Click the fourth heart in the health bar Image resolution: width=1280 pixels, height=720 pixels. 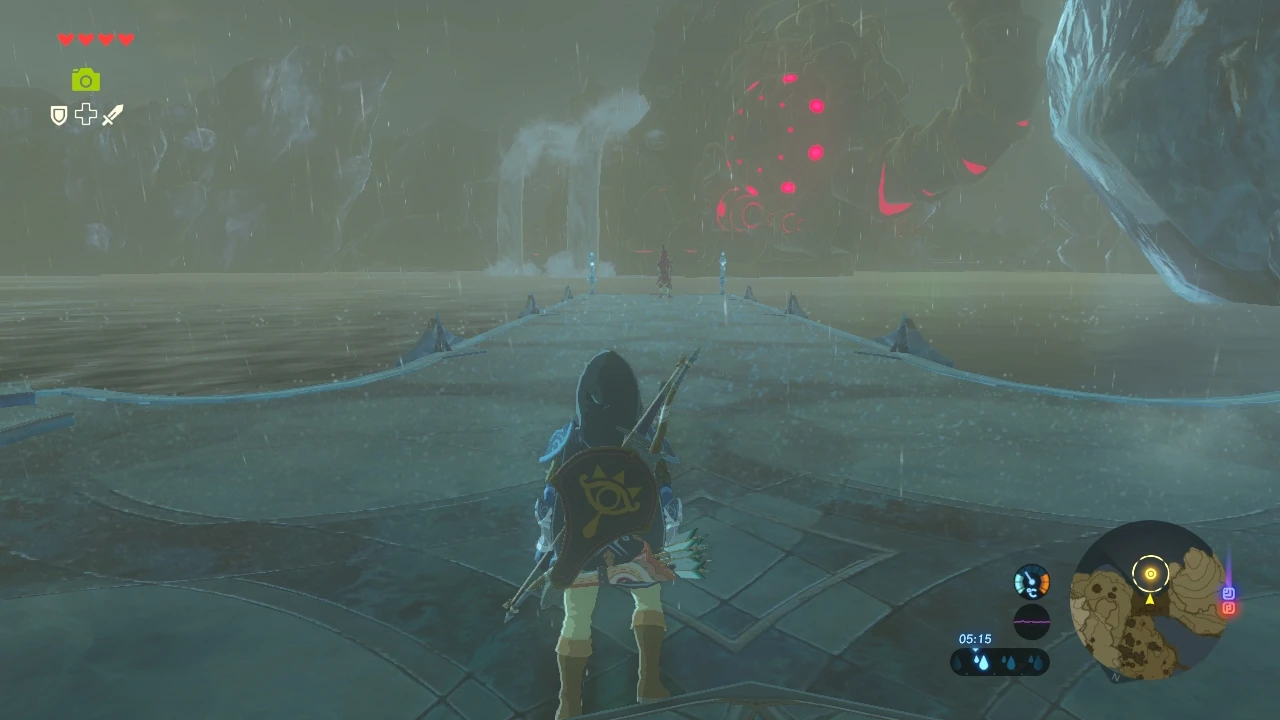[126, 39]
